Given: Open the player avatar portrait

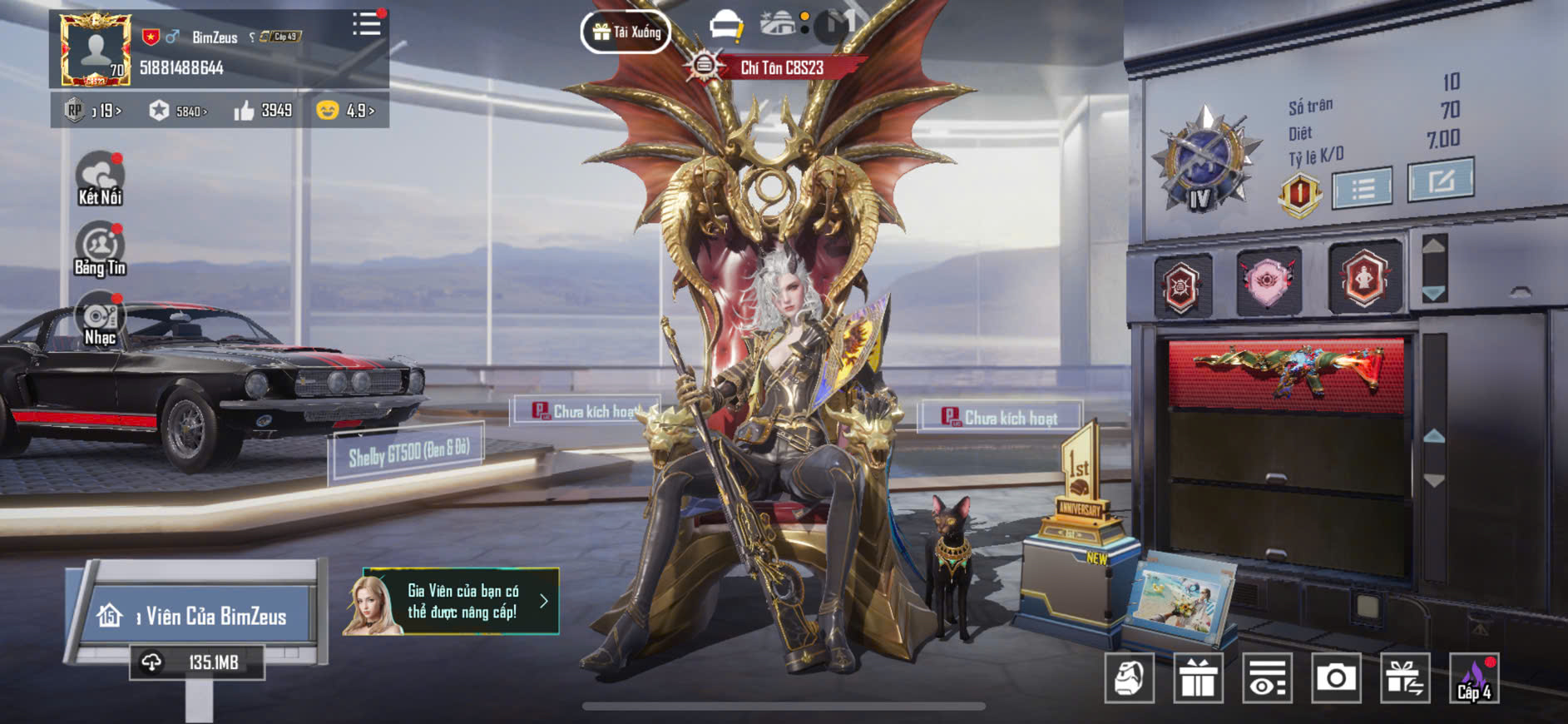Looking at the screenshot, I should click(95, 49).
